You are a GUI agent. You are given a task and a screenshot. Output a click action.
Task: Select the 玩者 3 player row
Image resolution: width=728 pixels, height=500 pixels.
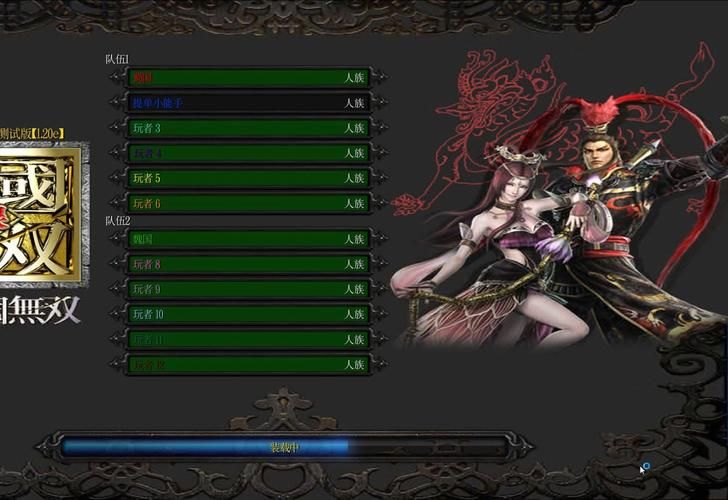pos(247,128)
